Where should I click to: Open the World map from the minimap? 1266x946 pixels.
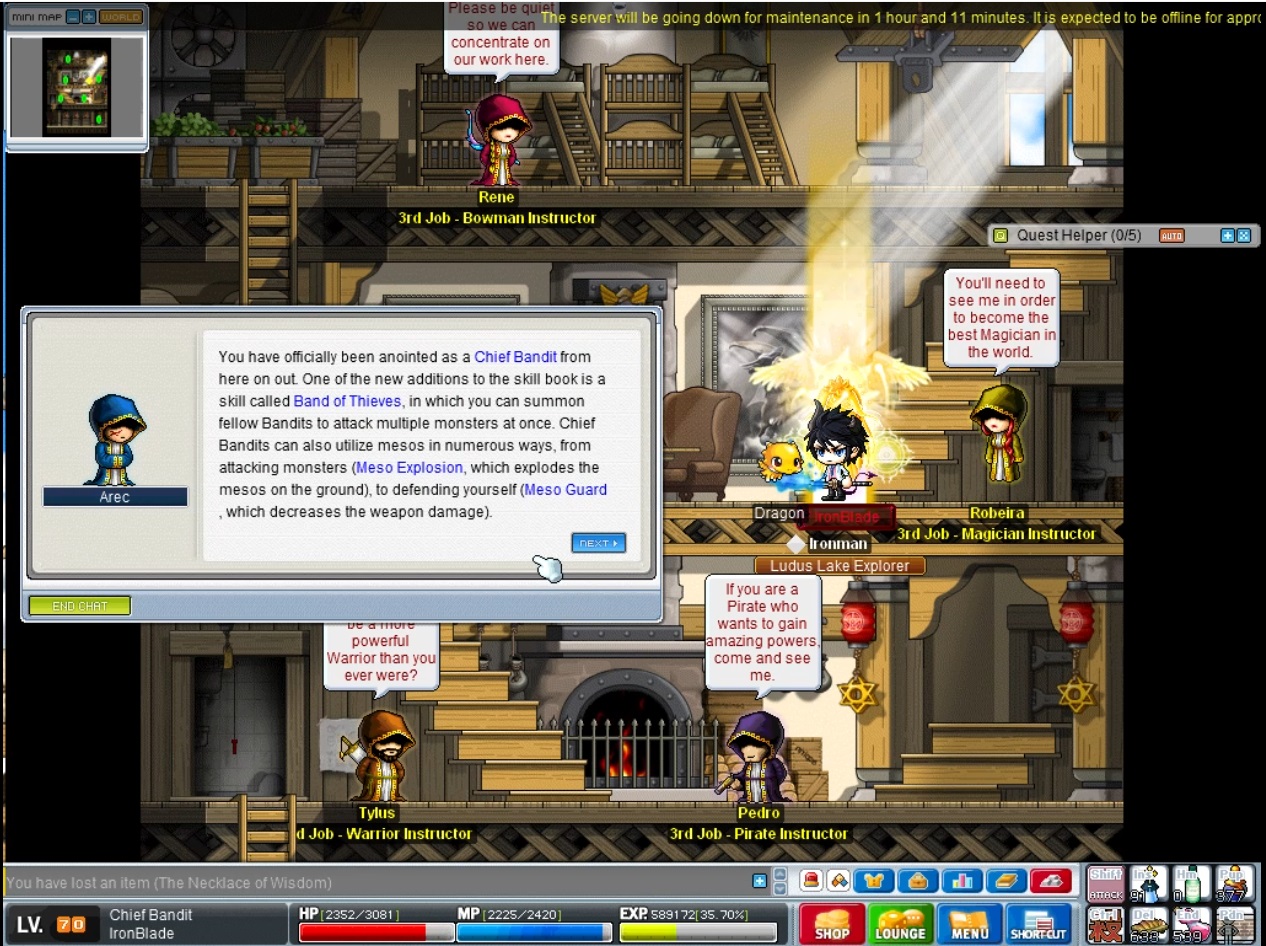(x=120, y=17)
